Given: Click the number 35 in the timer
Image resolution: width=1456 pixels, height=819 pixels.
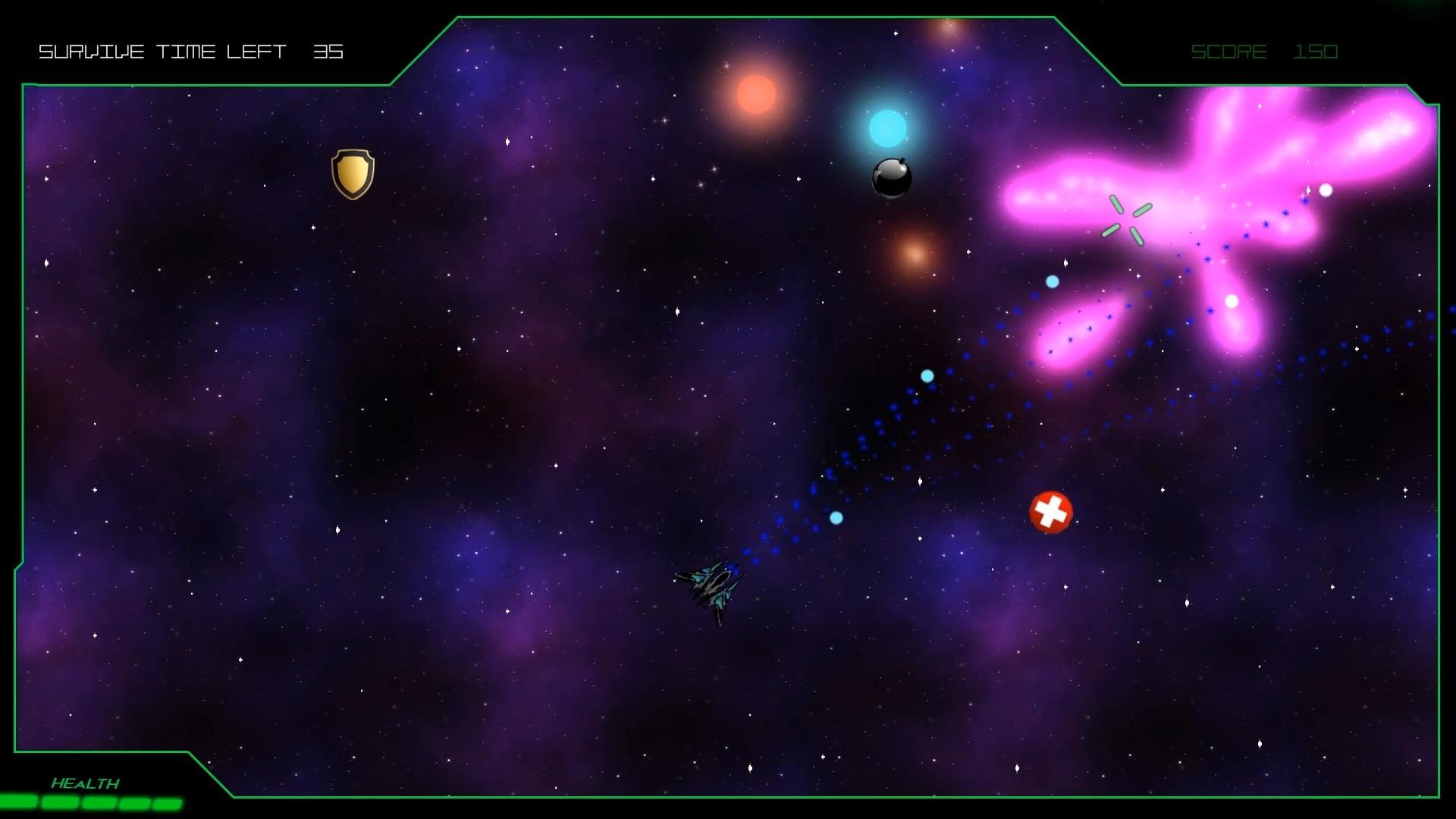Looking at the screenshot, I should pyautogui.click(x=329, y=52).
